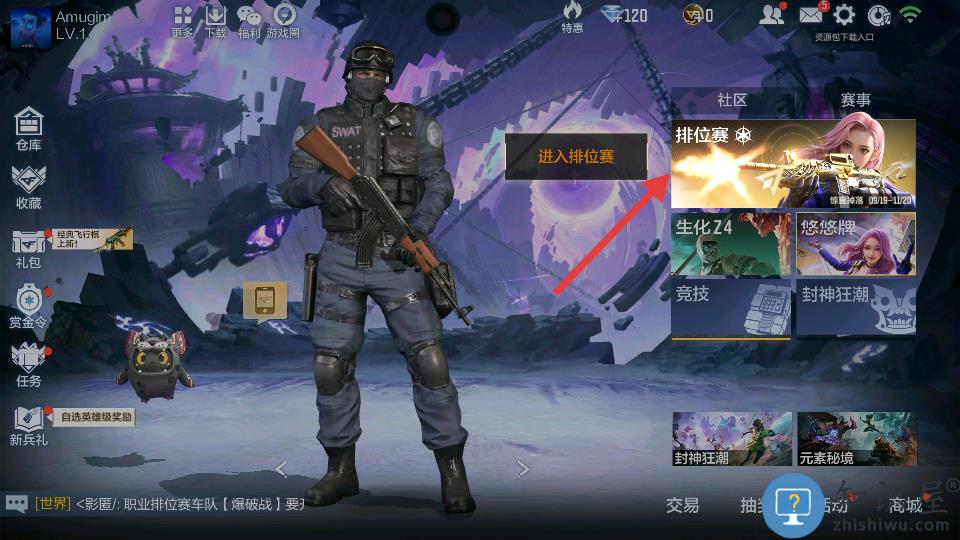Open the 礼包 gift pack menu
Image resolution: width=960 pixels, height=540 pixels.
28,246
